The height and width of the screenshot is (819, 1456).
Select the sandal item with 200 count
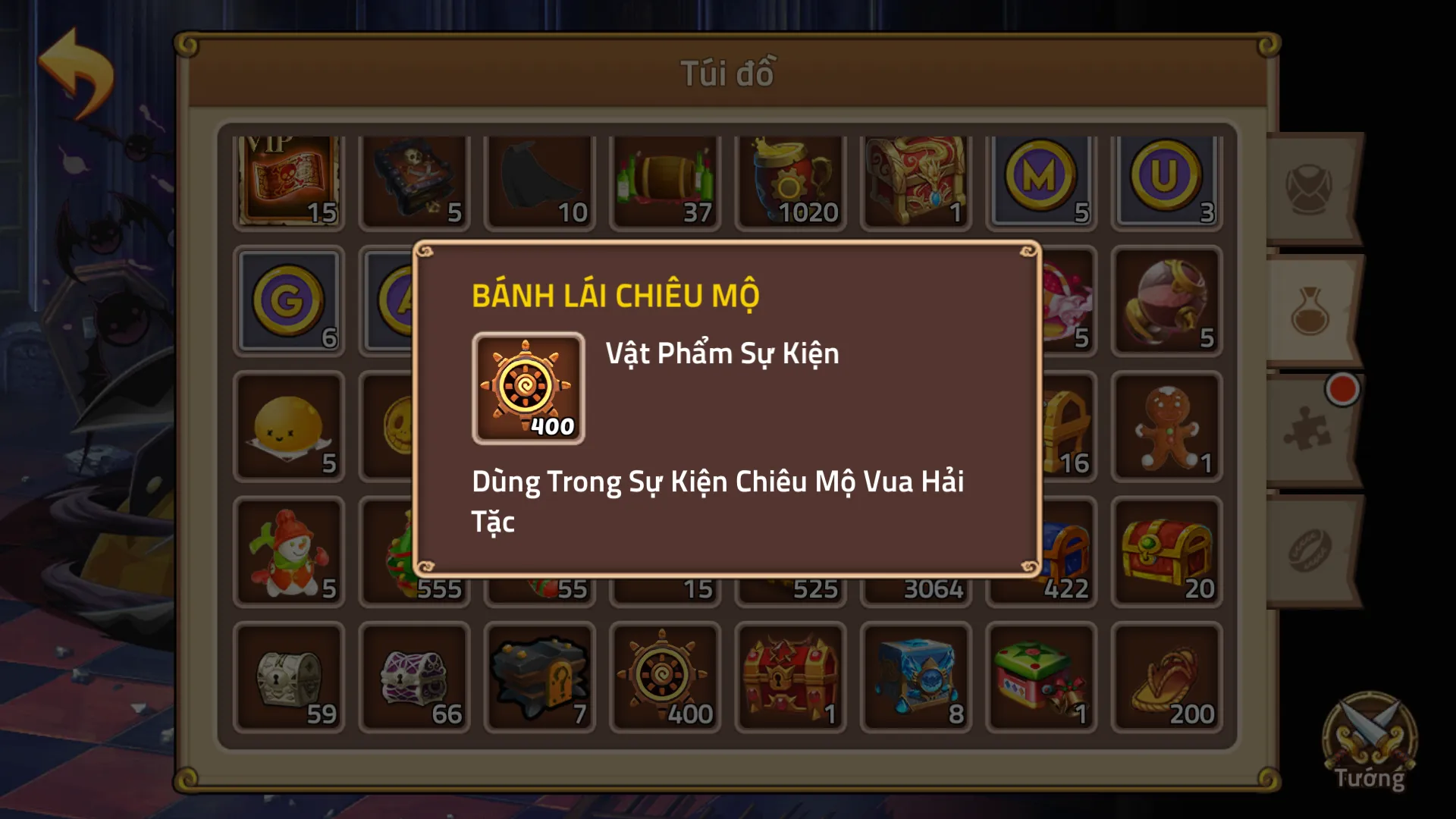click(x=1166, y=677)
